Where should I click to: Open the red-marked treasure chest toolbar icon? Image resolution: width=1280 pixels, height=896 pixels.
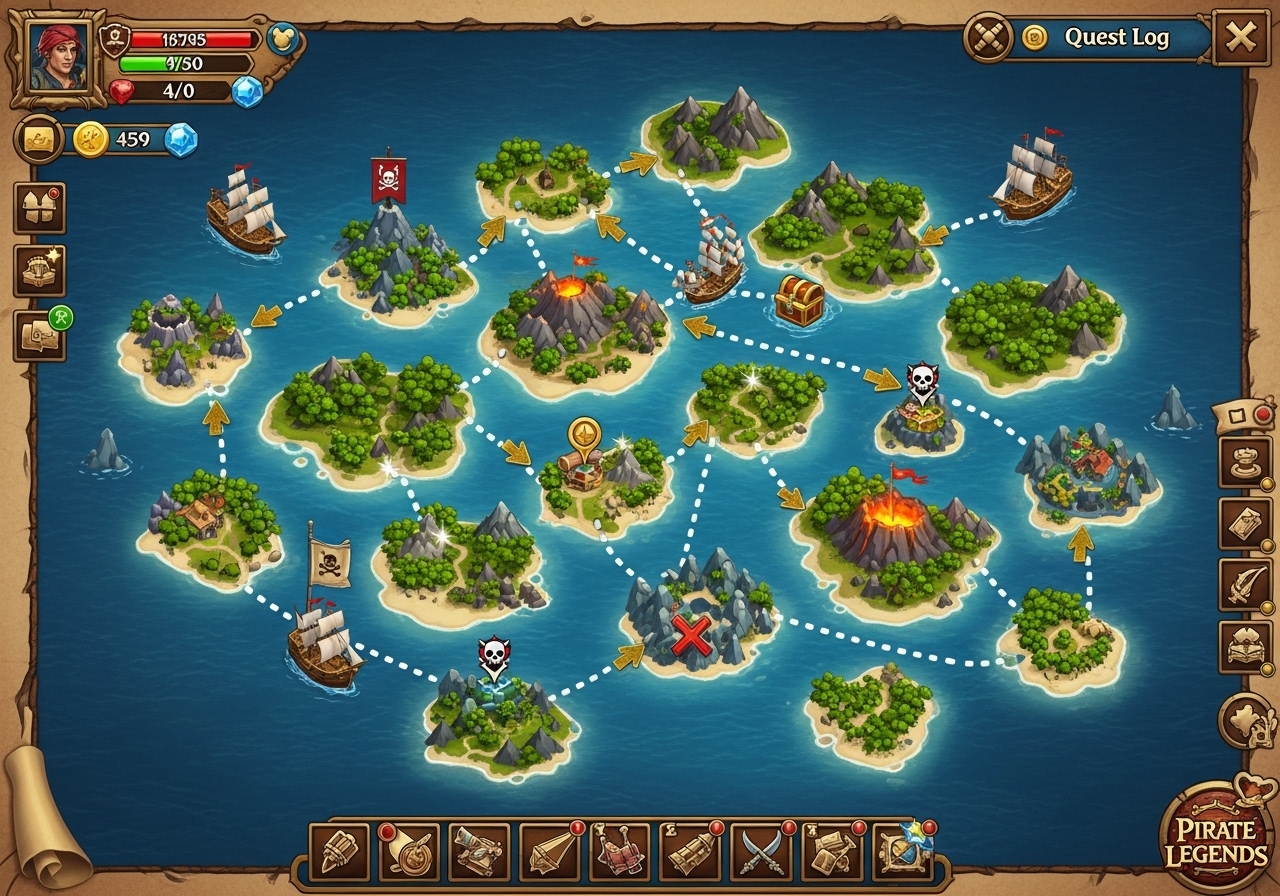click(x=691, y=852)
